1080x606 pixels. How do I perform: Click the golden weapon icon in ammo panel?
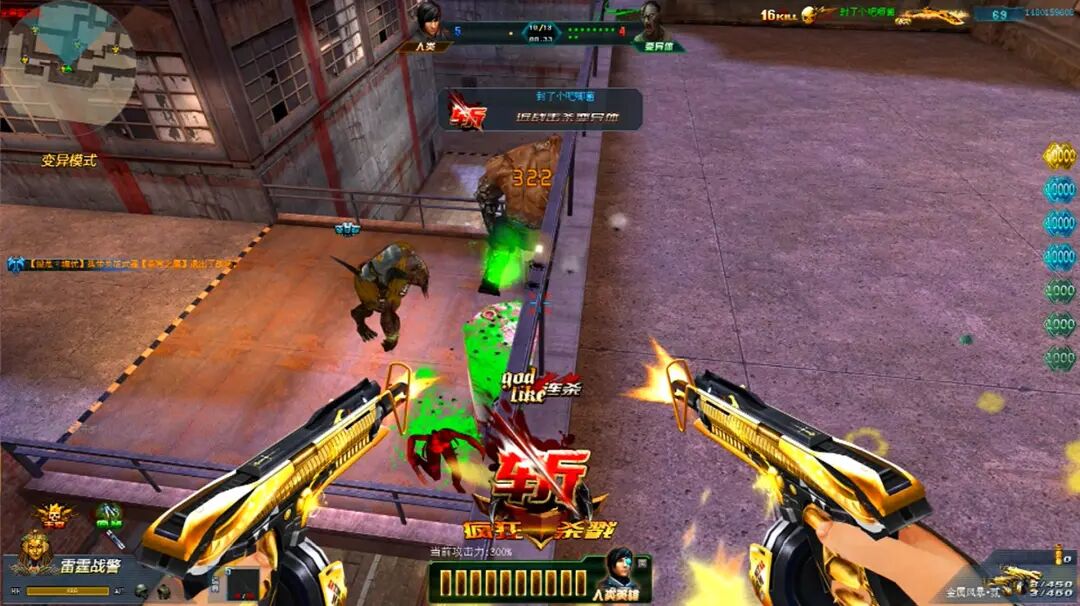(1012, 578)
